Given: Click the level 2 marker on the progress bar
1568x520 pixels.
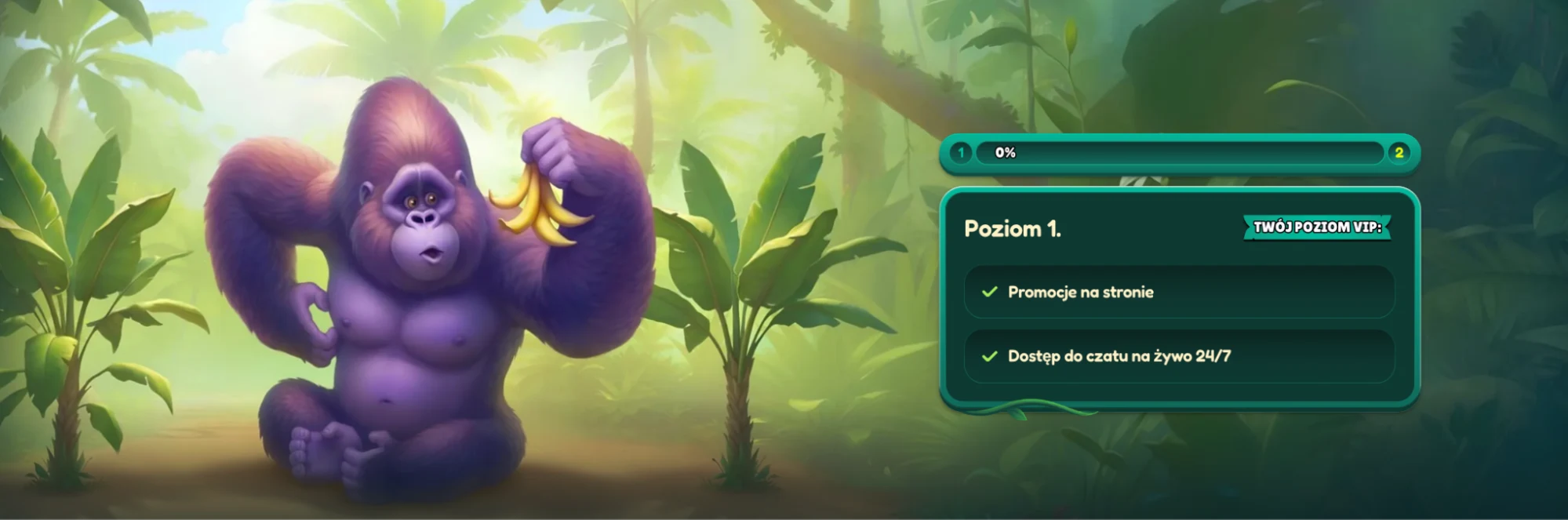Looking at the screenshot, I should 1399,153.
